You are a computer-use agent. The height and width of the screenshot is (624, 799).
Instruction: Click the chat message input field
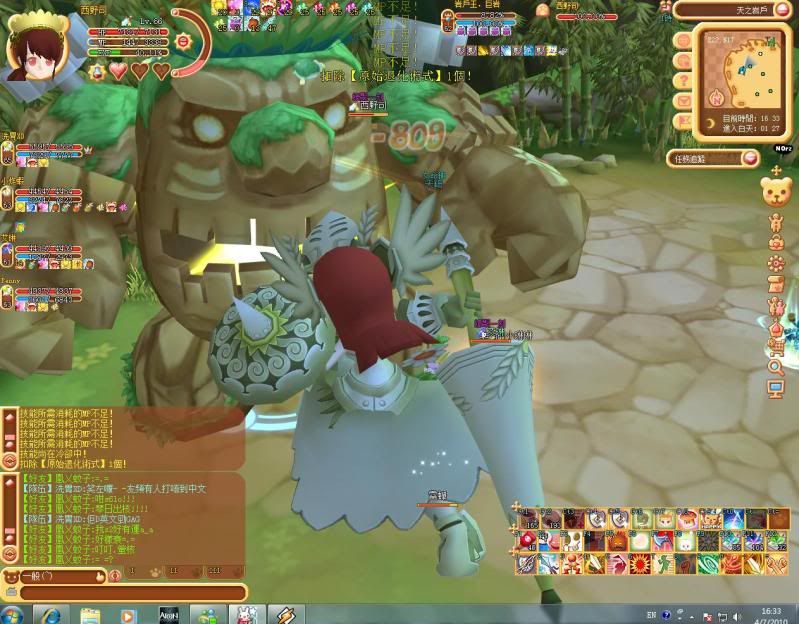pos(128,593)
